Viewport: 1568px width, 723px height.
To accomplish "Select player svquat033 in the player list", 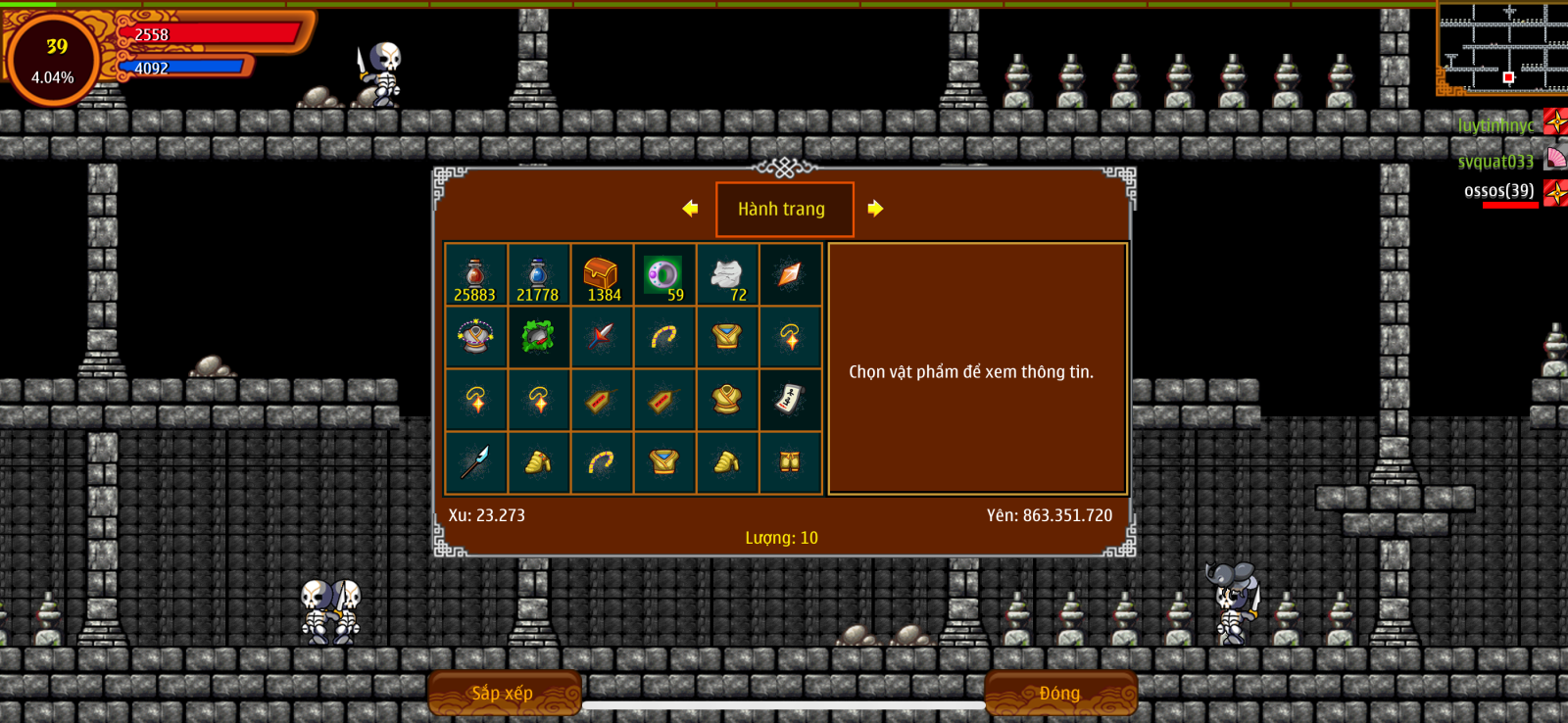I will [1495, 162].
